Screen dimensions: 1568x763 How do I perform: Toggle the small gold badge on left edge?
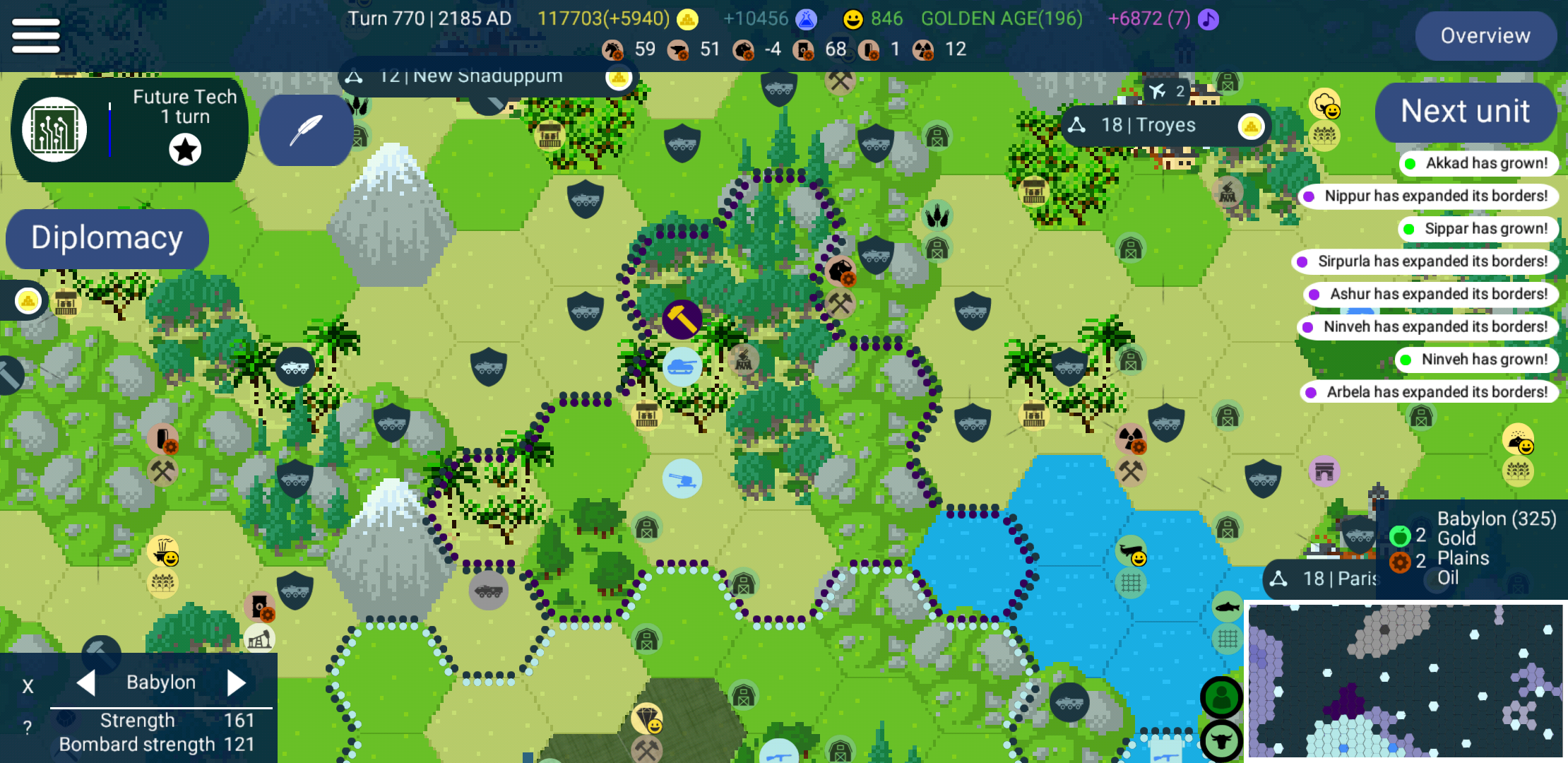coord(27,300)
